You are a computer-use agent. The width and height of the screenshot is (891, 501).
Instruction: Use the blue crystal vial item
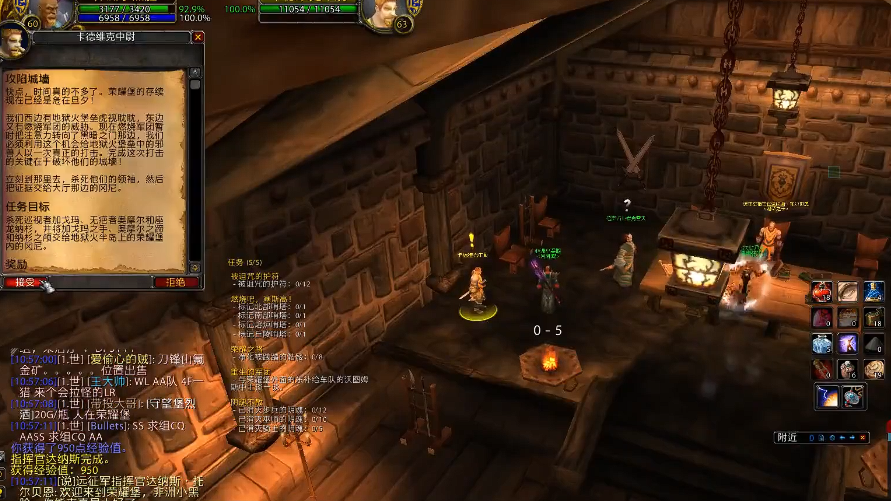[x=822, y=343]
